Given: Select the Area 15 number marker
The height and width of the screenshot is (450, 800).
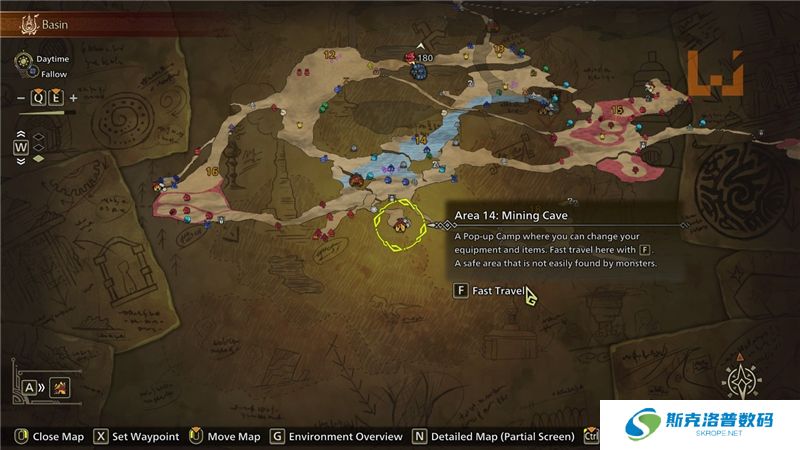Looking at the screenshot, I should pos(617,110).
